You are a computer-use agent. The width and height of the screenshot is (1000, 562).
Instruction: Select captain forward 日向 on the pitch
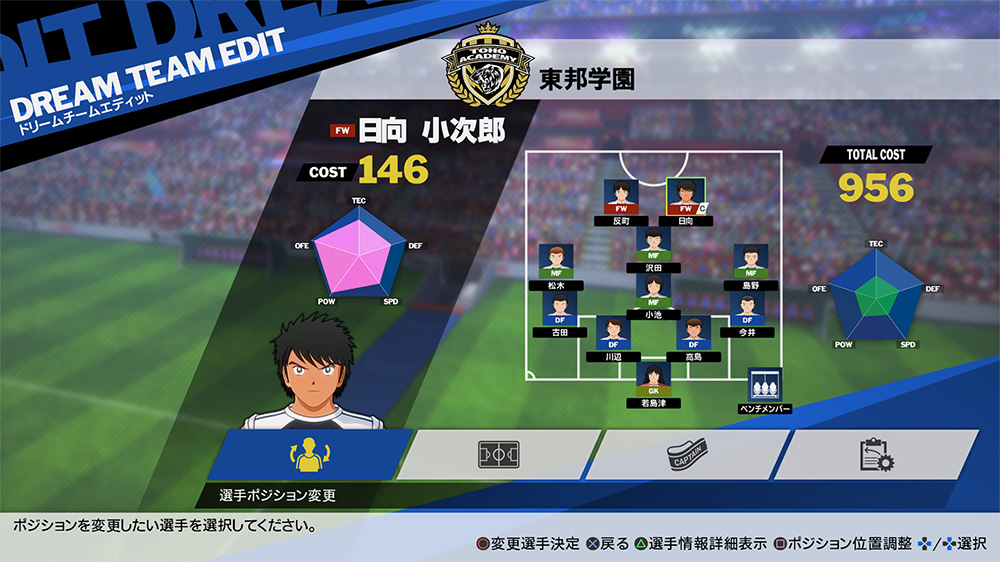(x=684, y=198)
